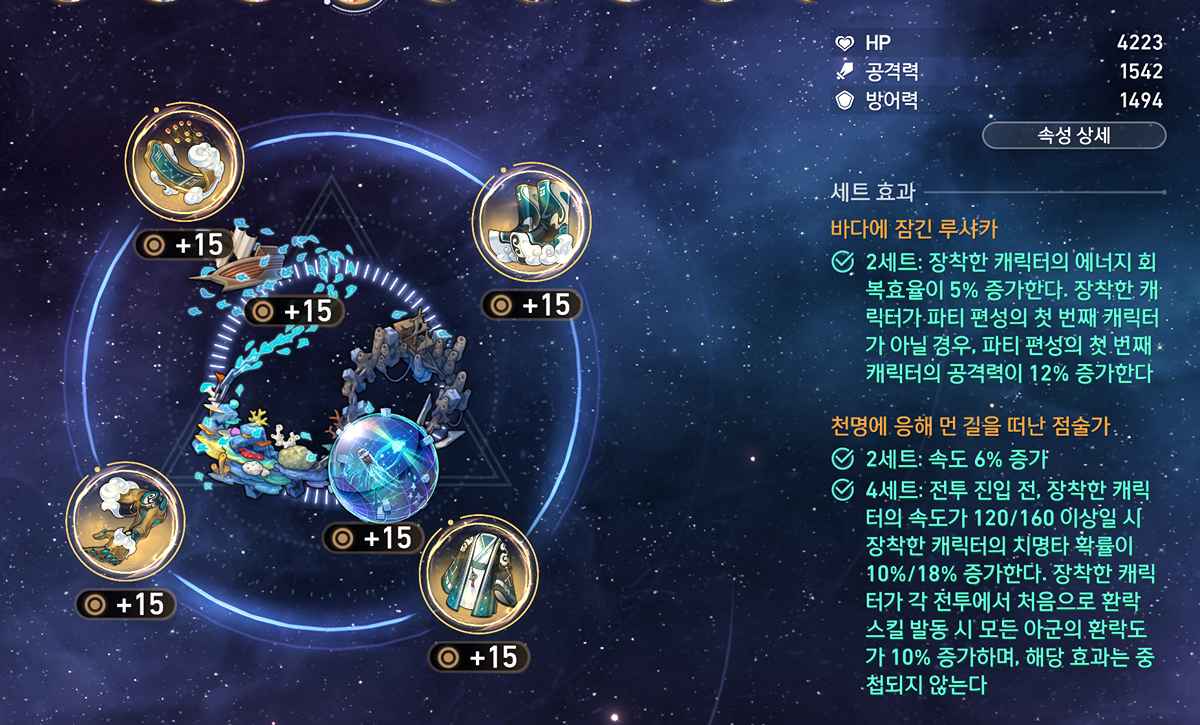Select the shipwreck link rope ornament
The width and height of the screenshot is (1200, 725).
click(x=262, y=262)
